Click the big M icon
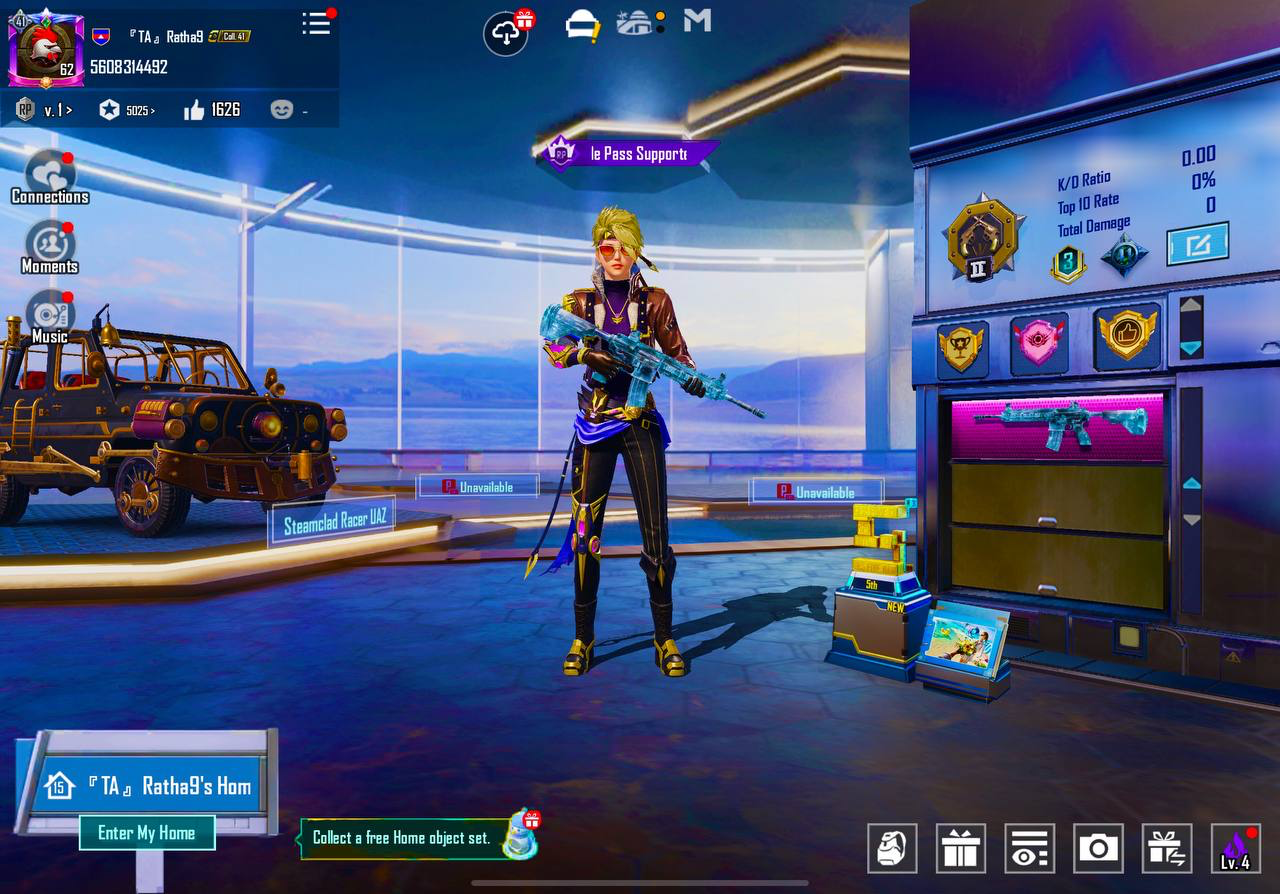 point(697,21)
